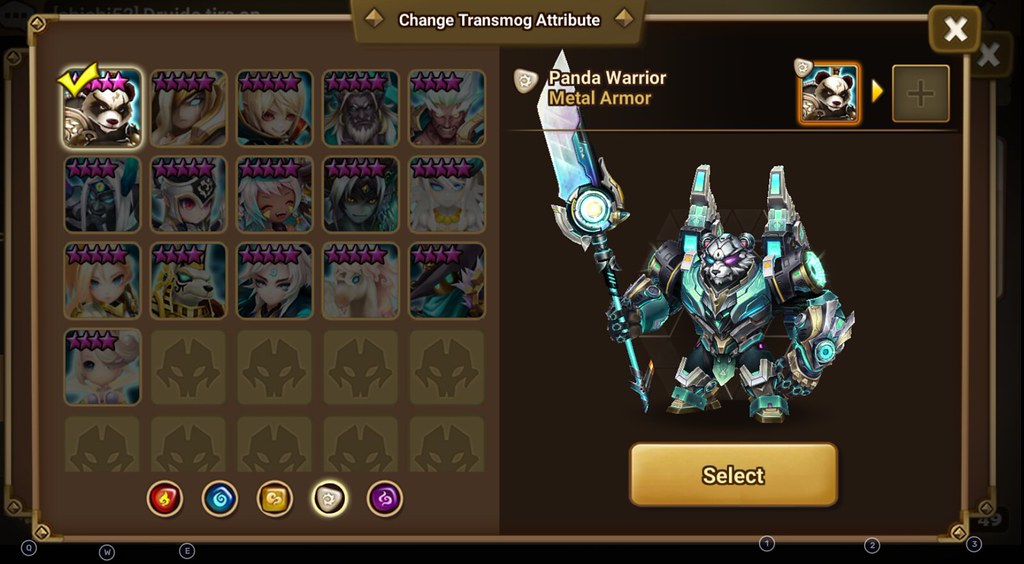
Task: Select the checked Panda Warrior portrait
Action: tap(103, 108)
